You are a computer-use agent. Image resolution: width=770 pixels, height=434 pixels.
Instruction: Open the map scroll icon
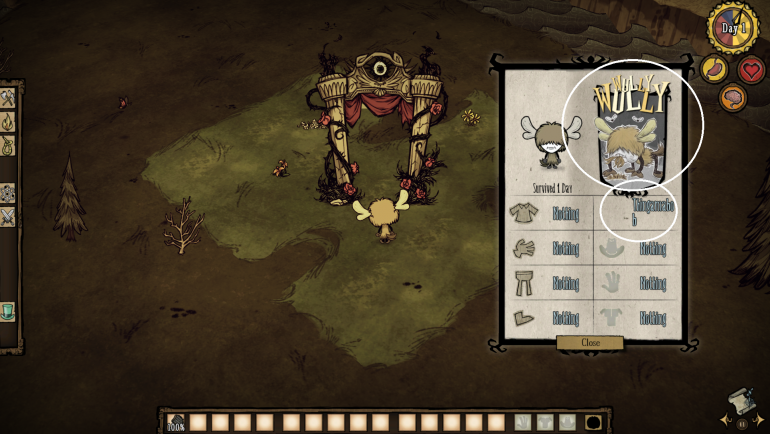point(740,401)
